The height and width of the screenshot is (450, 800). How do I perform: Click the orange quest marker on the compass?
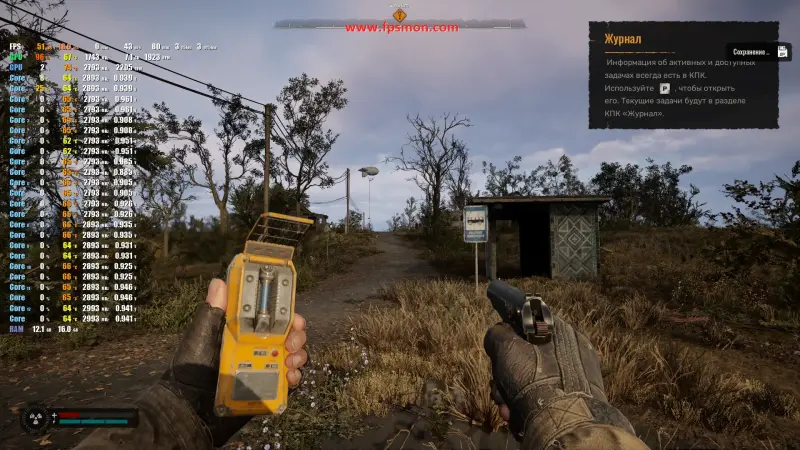pos(399,14)
